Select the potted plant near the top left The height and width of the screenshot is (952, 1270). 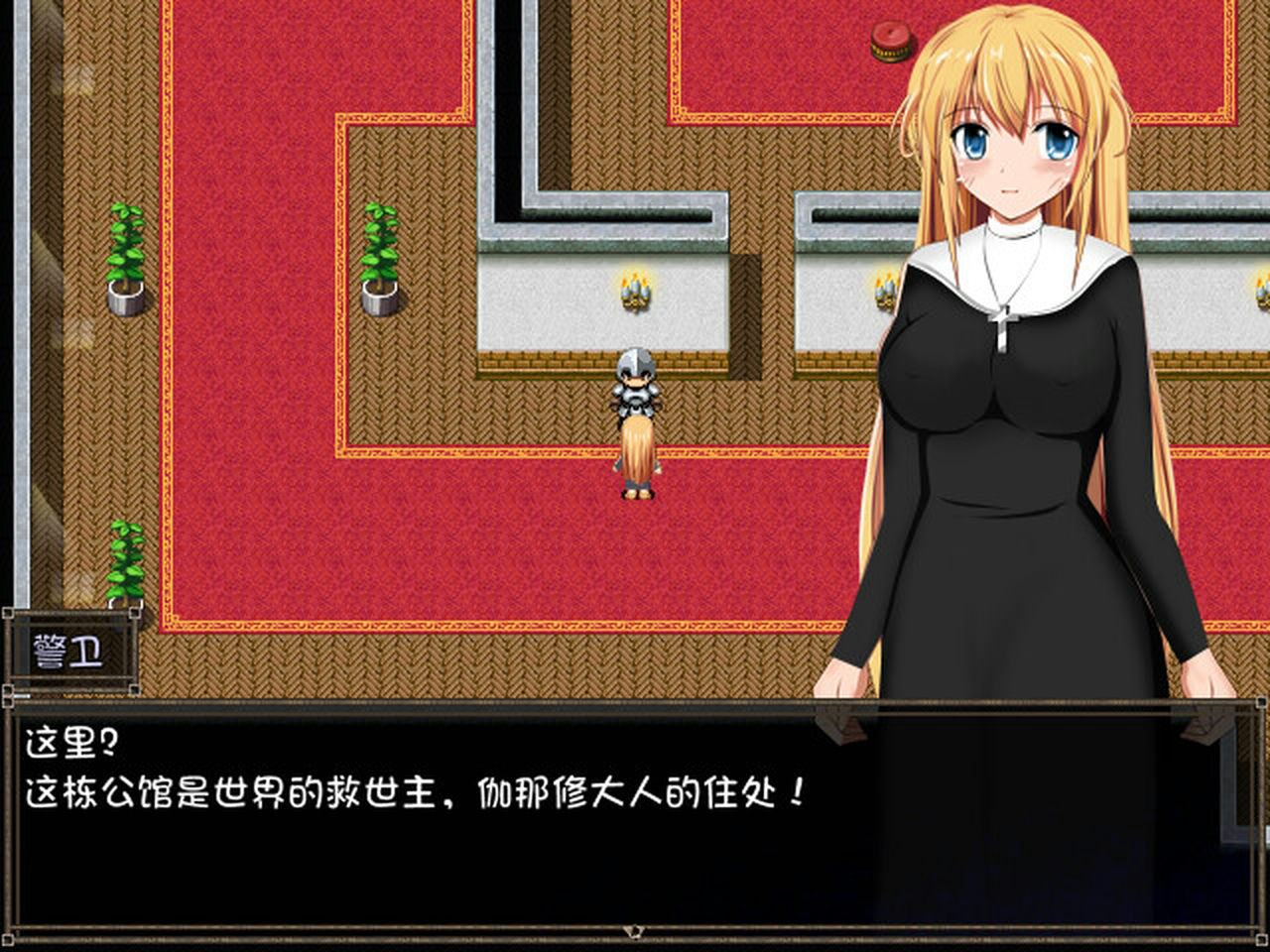pyautogui.click(x=124, y=258)
